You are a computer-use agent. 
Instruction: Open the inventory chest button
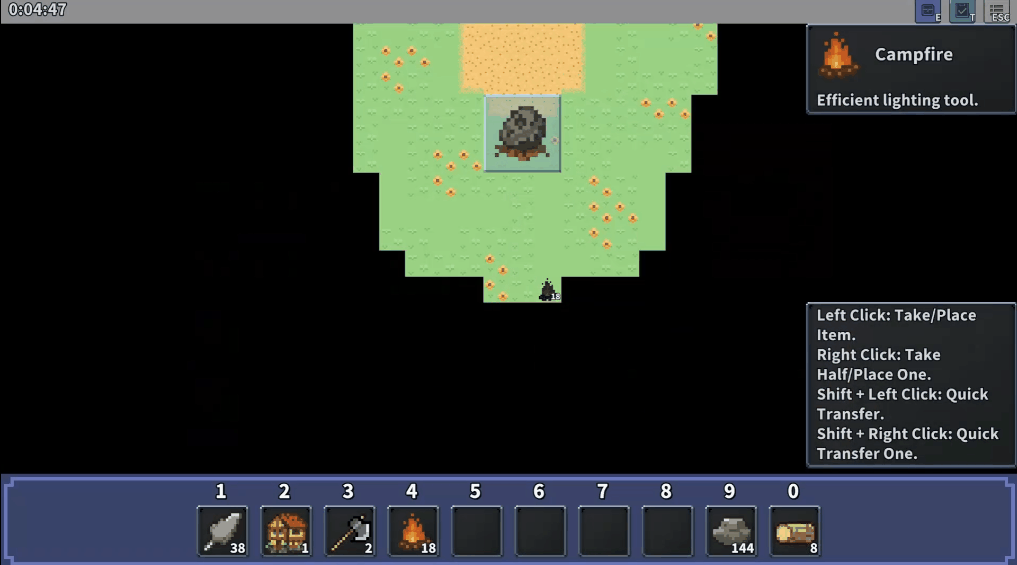928,12
